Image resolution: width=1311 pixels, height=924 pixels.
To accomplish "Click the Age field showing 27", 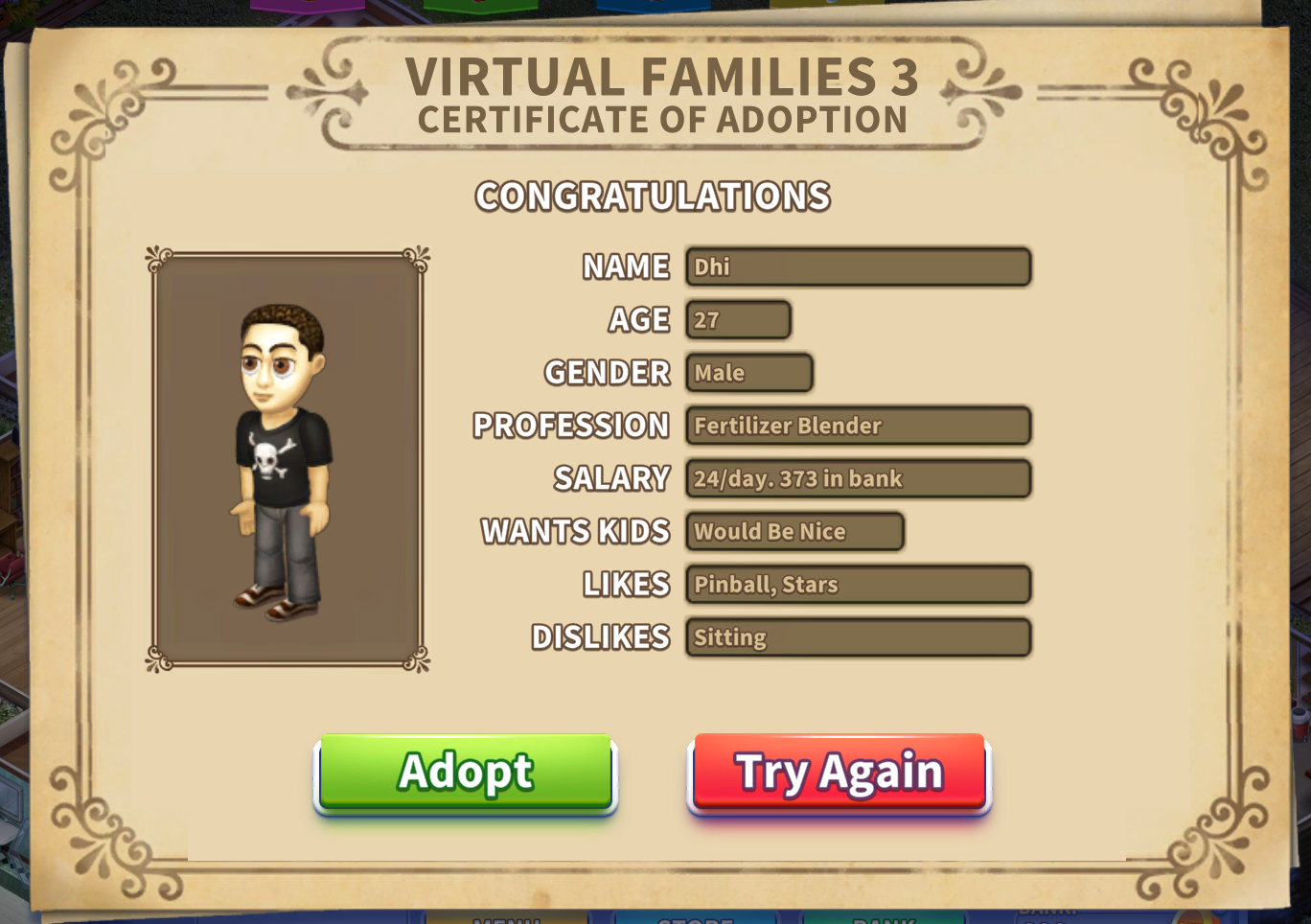I will tap(738, 319).
